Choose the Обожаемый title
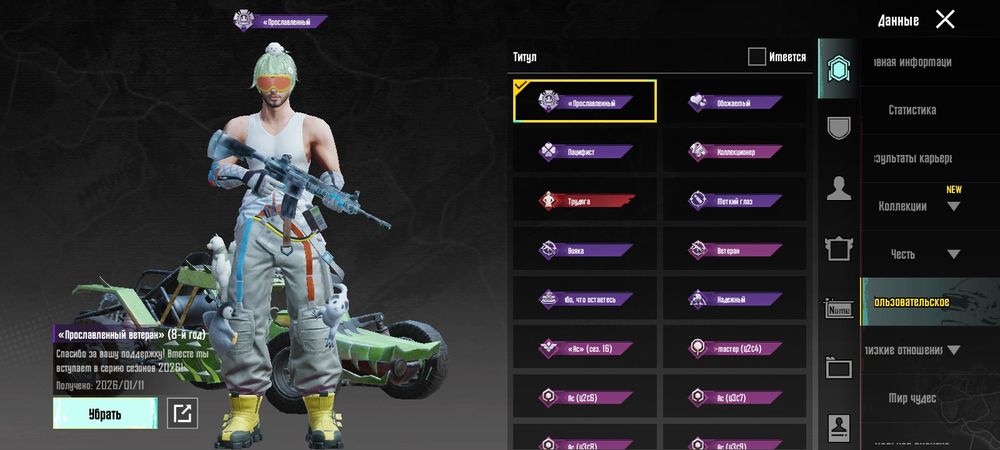The height and width of the screenshot is (450, 1000). pyautogui.click(x=734, y=102)
